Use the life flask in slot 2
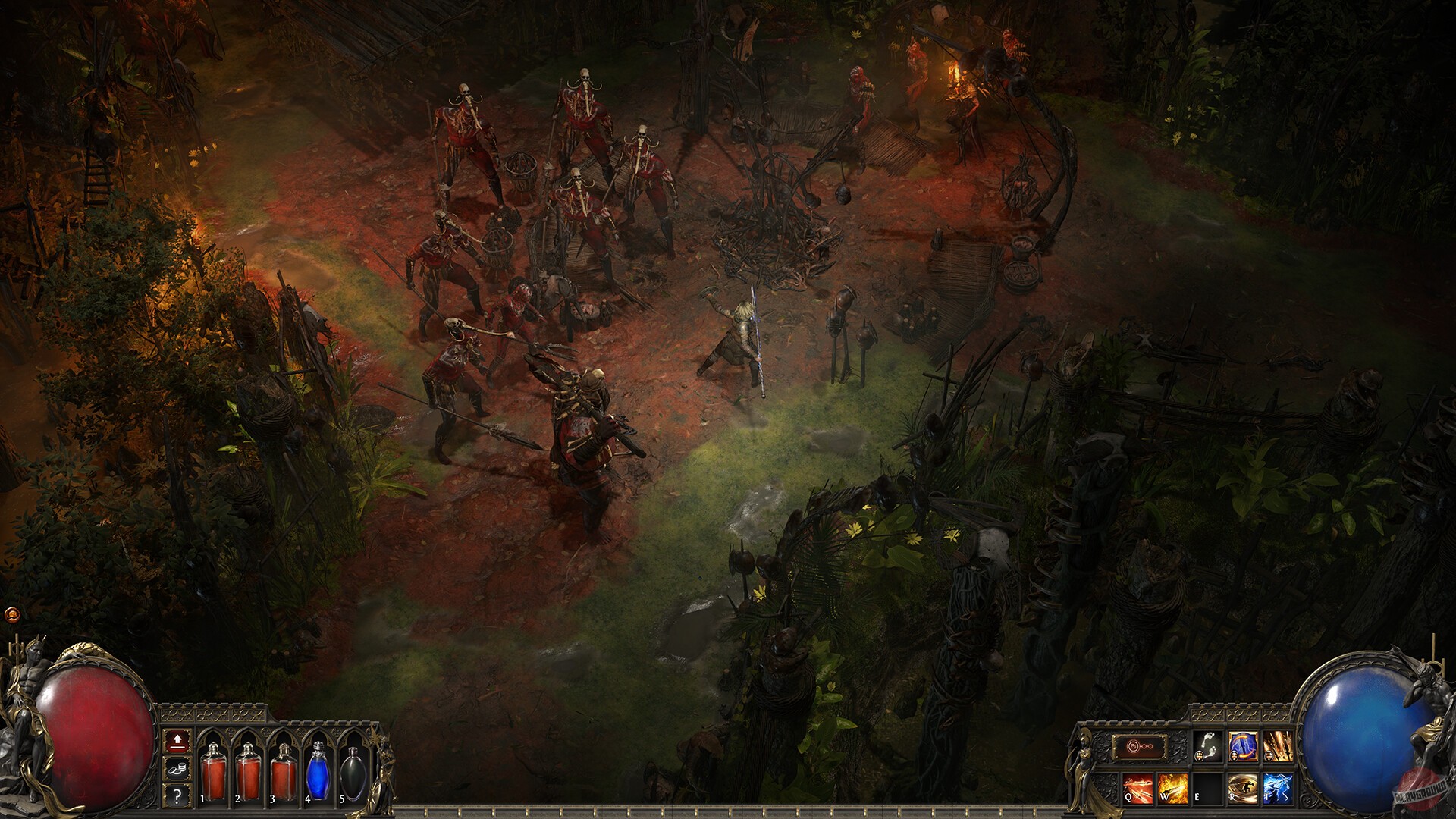The image size is (1456, 819). click(249, 770)
